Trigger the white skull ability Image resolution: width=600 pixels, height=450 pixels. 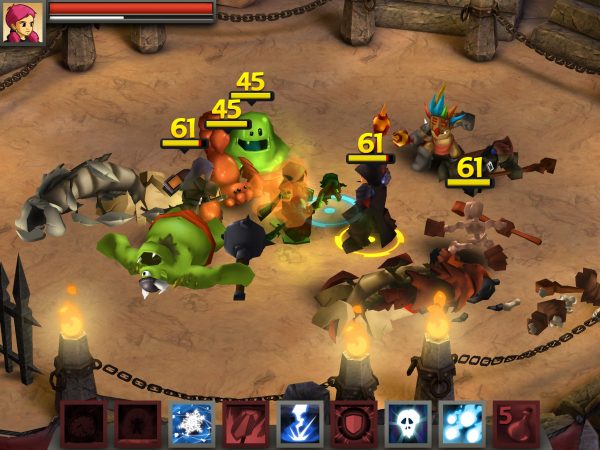tap(408, 424)
